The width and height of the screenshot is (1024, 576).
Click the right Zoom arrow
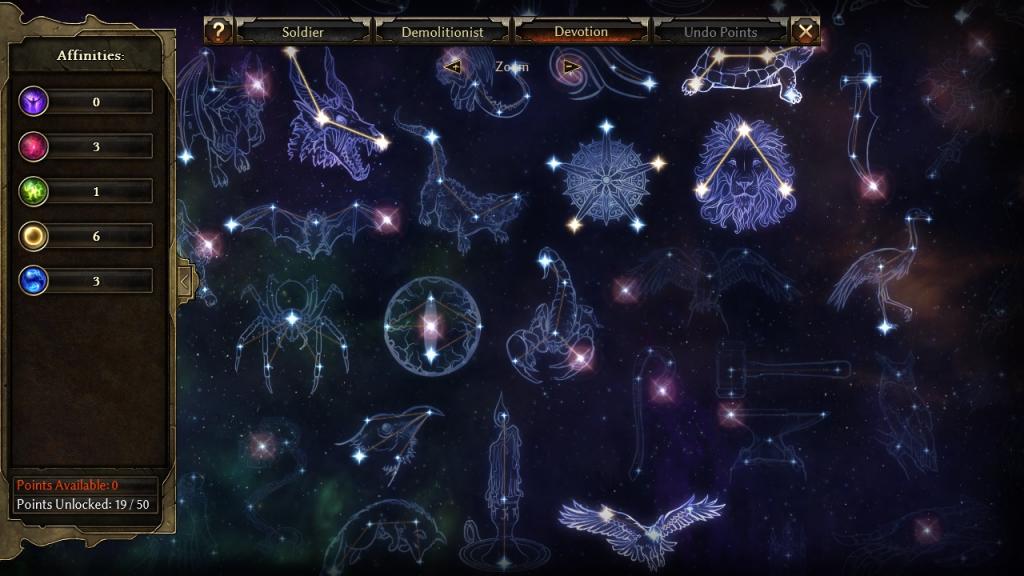coord(571,67)
